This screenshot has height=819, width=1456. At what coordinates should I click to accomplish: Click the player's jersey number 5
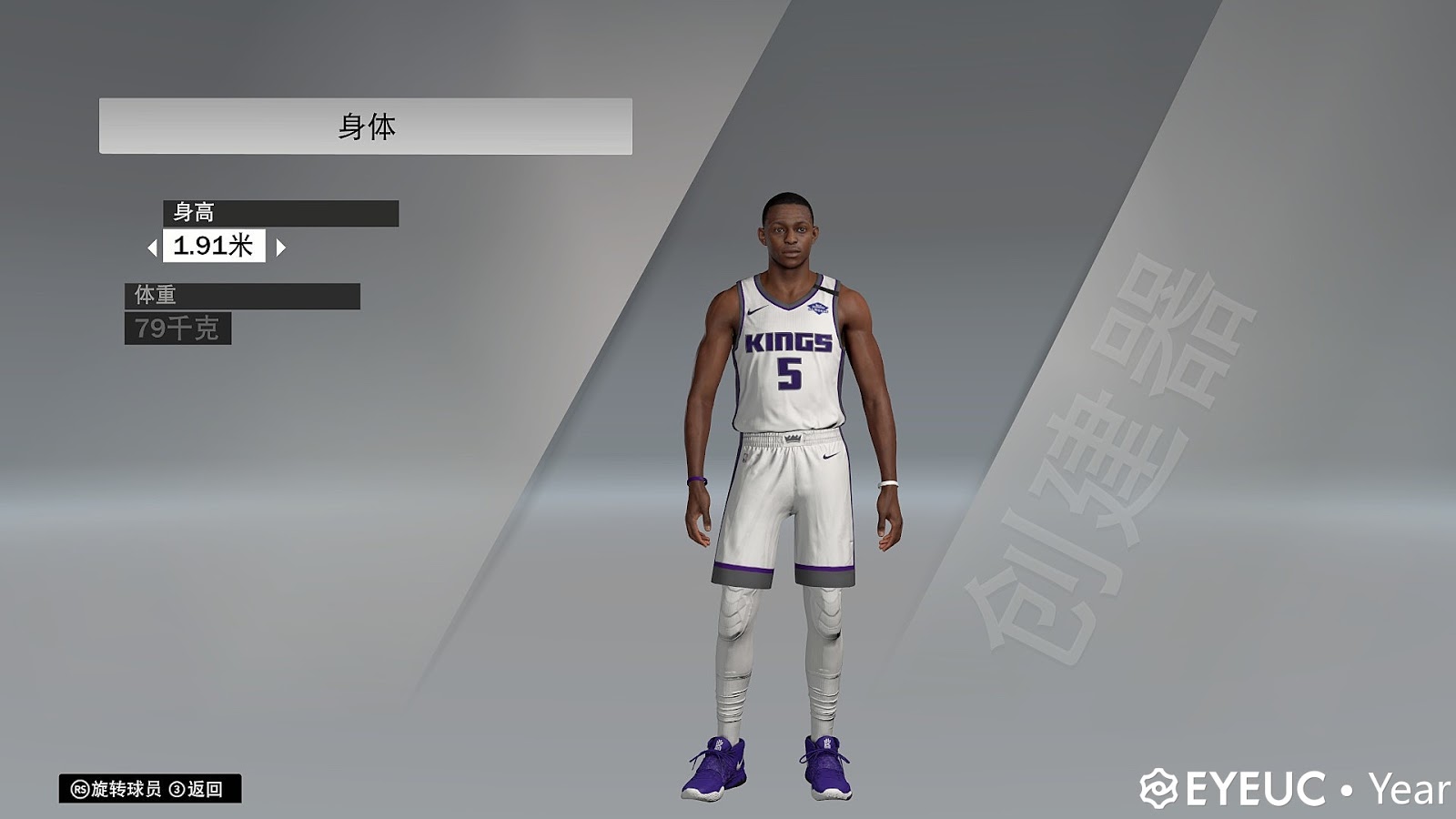(x=788, y=375)
